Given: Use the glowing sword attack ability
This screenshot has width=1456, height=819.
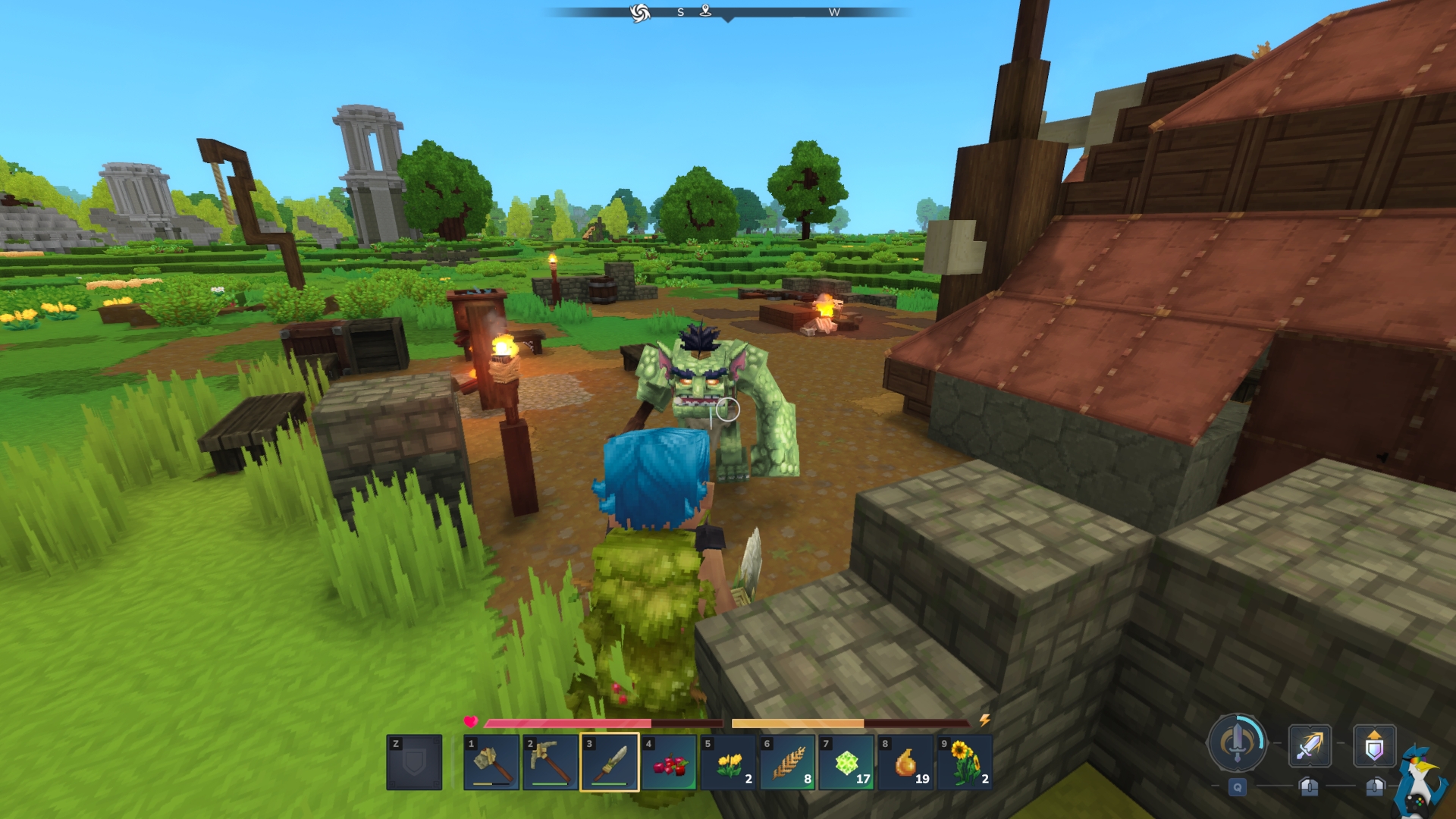Looking at the screenshot, I should point(1310,746).
